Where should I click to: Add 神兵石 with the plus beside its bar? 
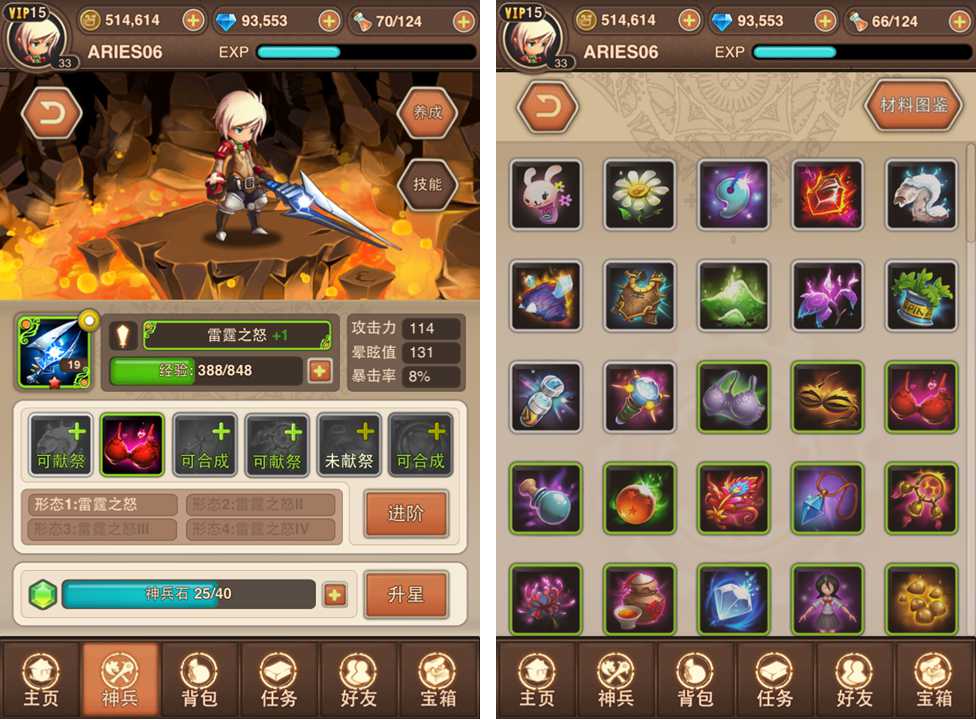[335, 595]
